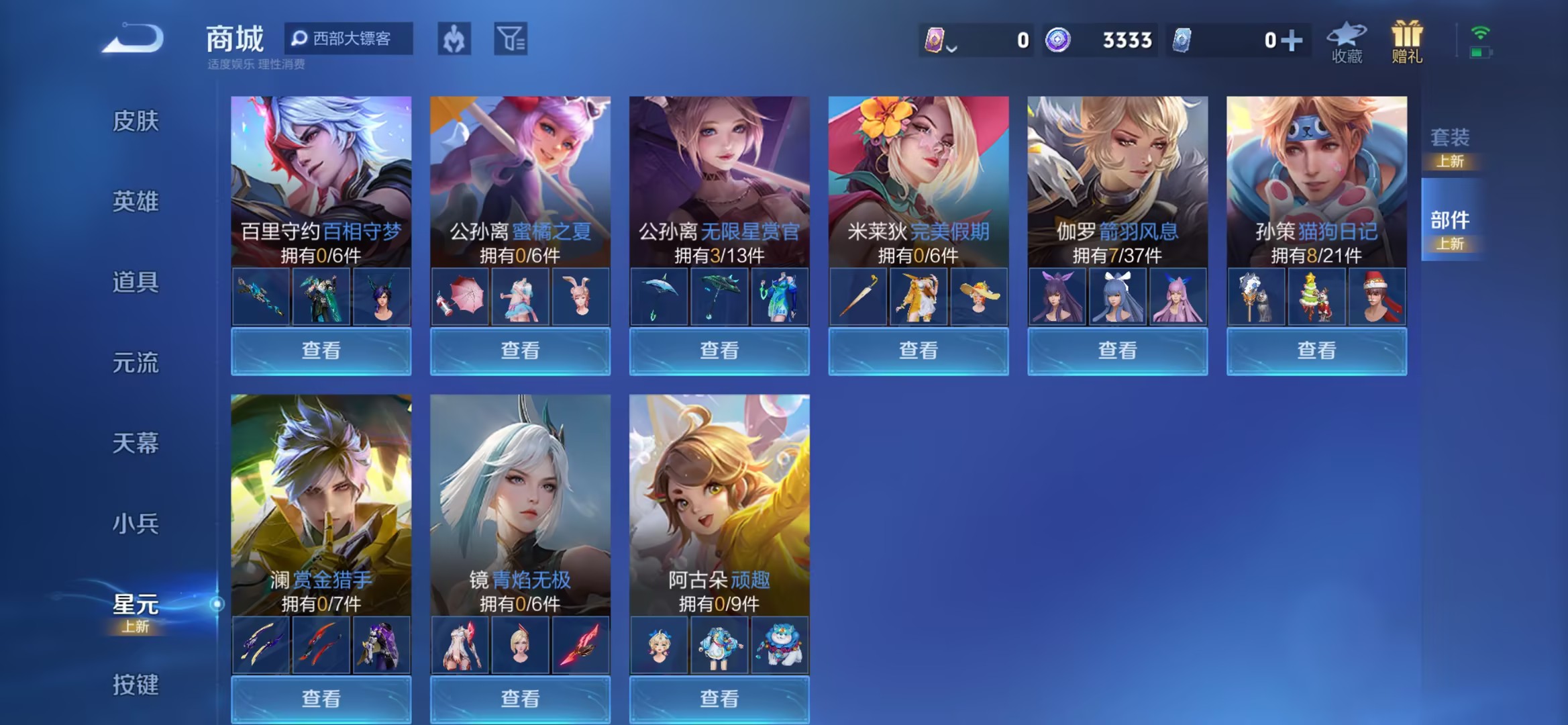
Task: Open the 星元 section marked 上新
Action: tap(134, 606)
